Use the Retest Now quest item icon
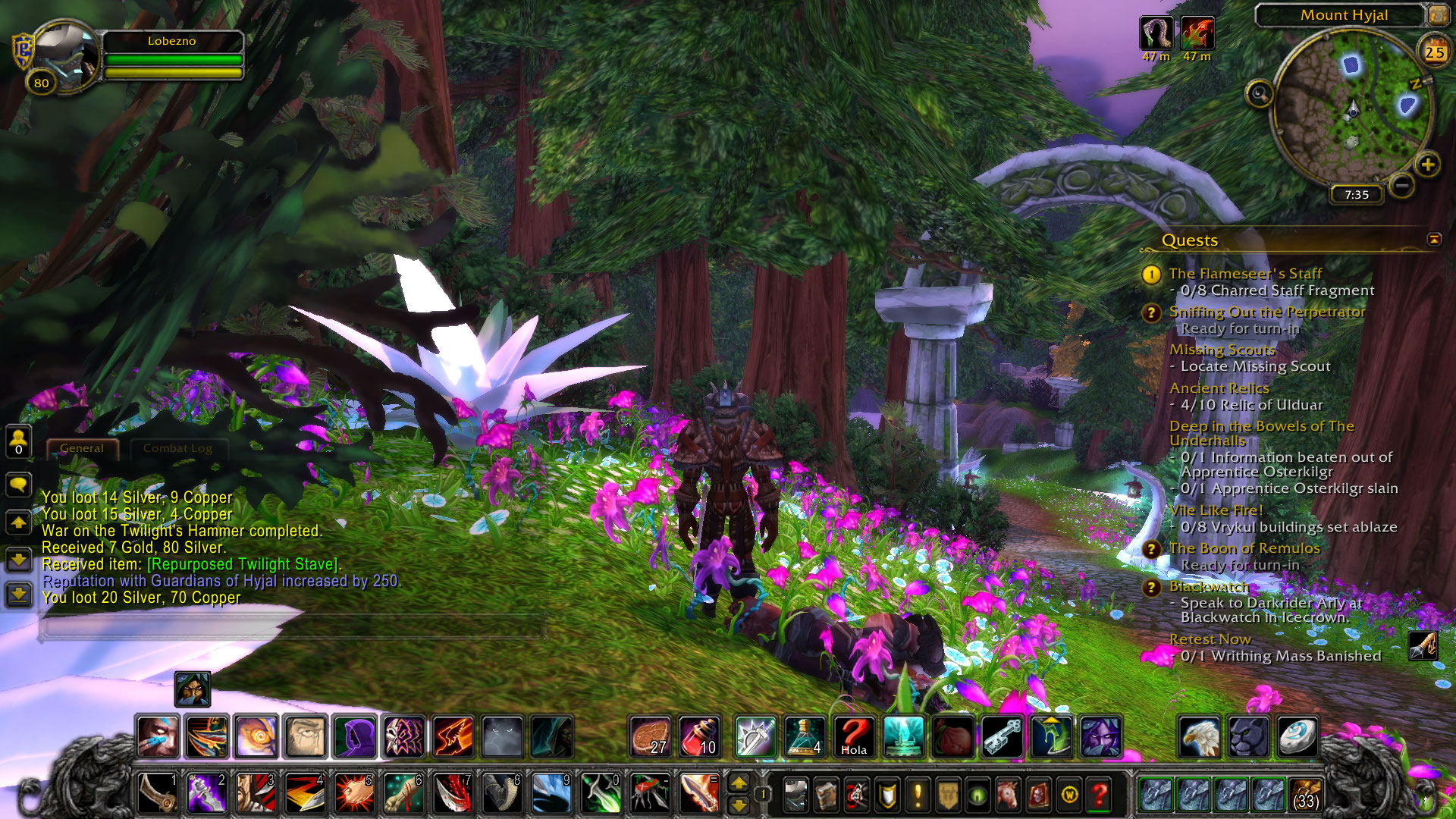The width and height of the screenshot is (1456, 819). [1423, 646]
